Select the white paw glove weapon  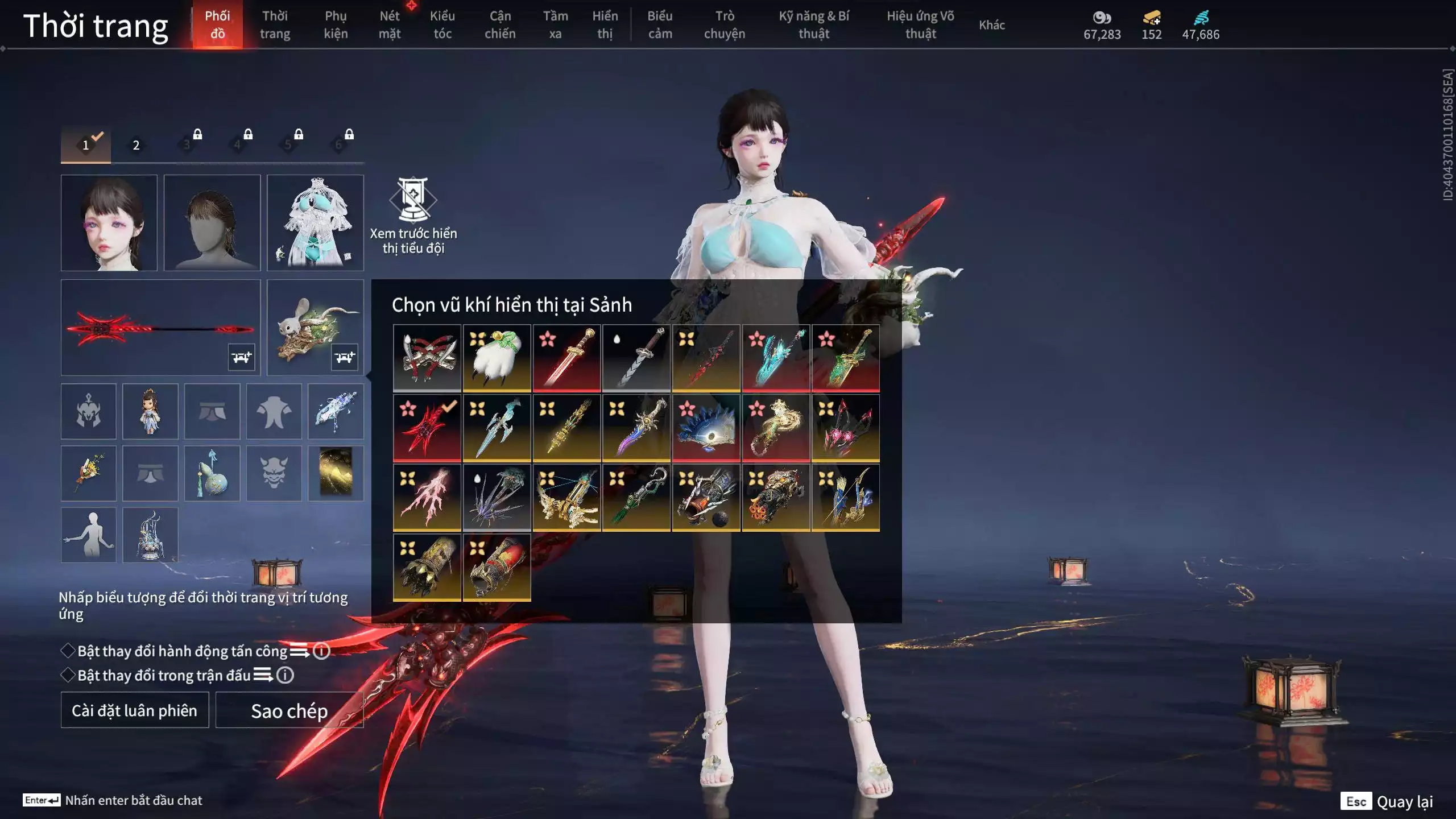click(x=497, y=358)
